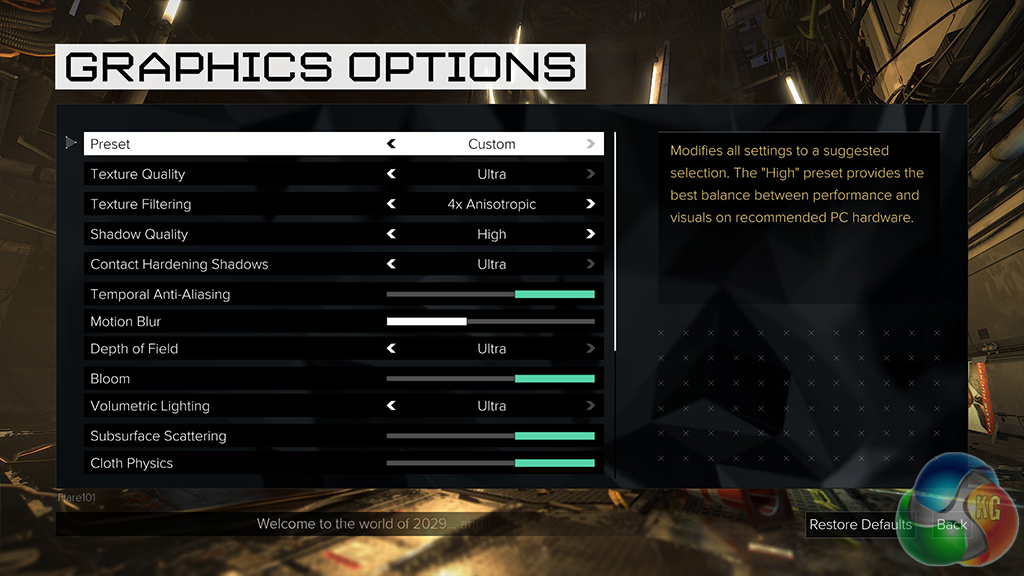
Task: Lower Contact Hardening Shadows setting
Action: click(x=392, y=264)
